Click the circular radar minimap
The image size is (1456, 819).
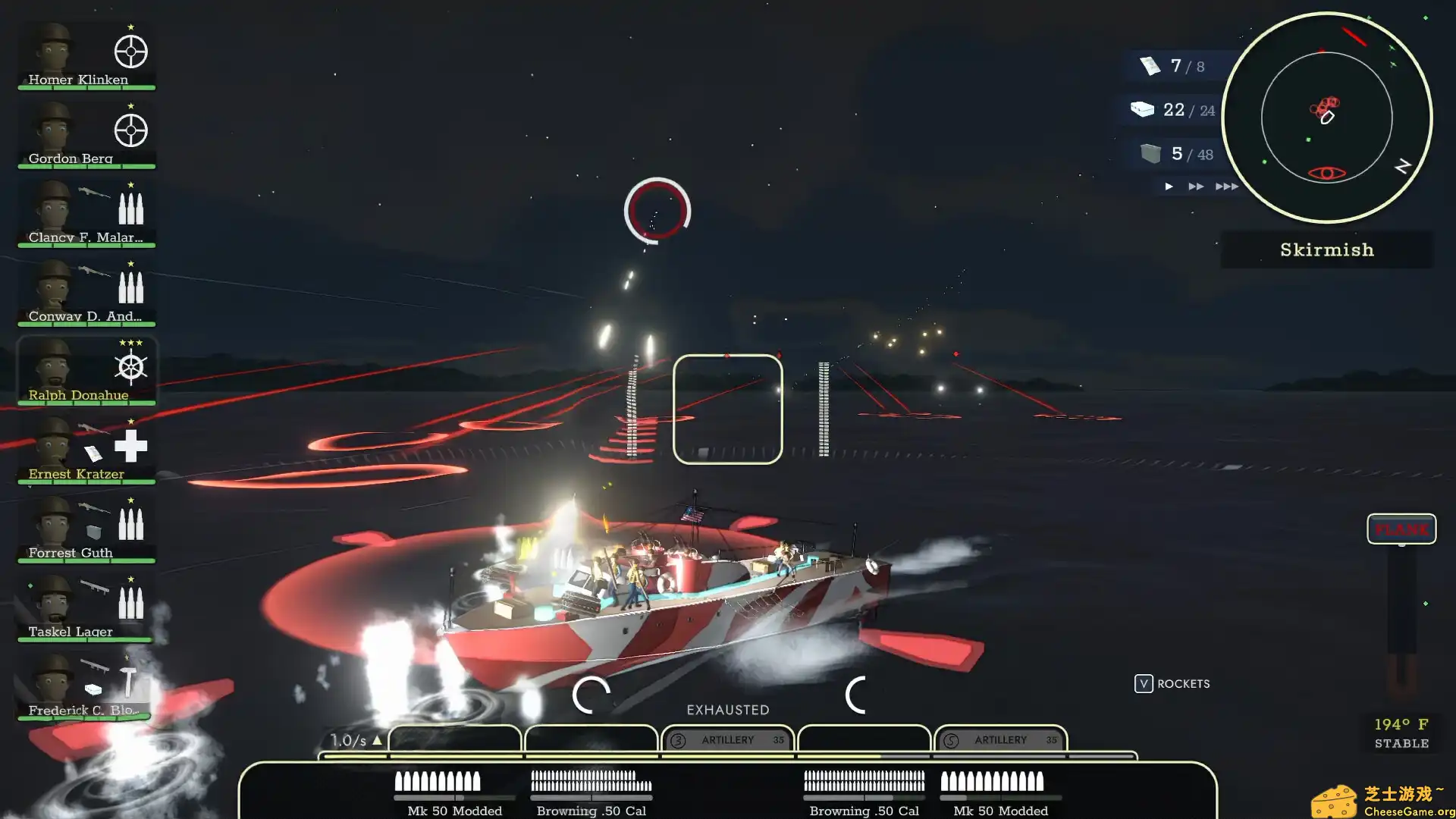(x=1326, y=118)
